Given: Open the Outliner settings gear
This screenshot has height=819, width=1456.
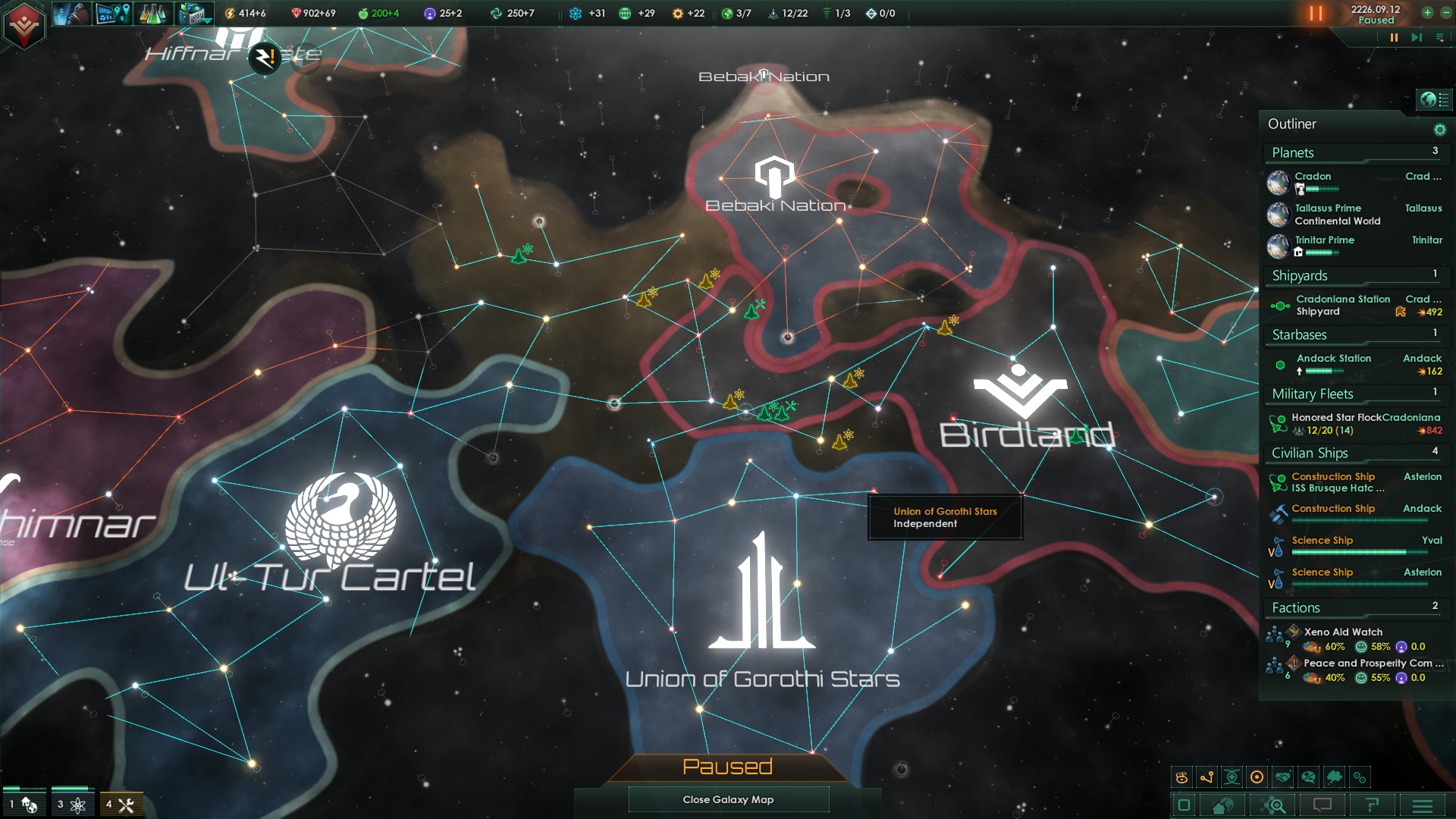Looking at the screenshot, I should point(1439,130).
